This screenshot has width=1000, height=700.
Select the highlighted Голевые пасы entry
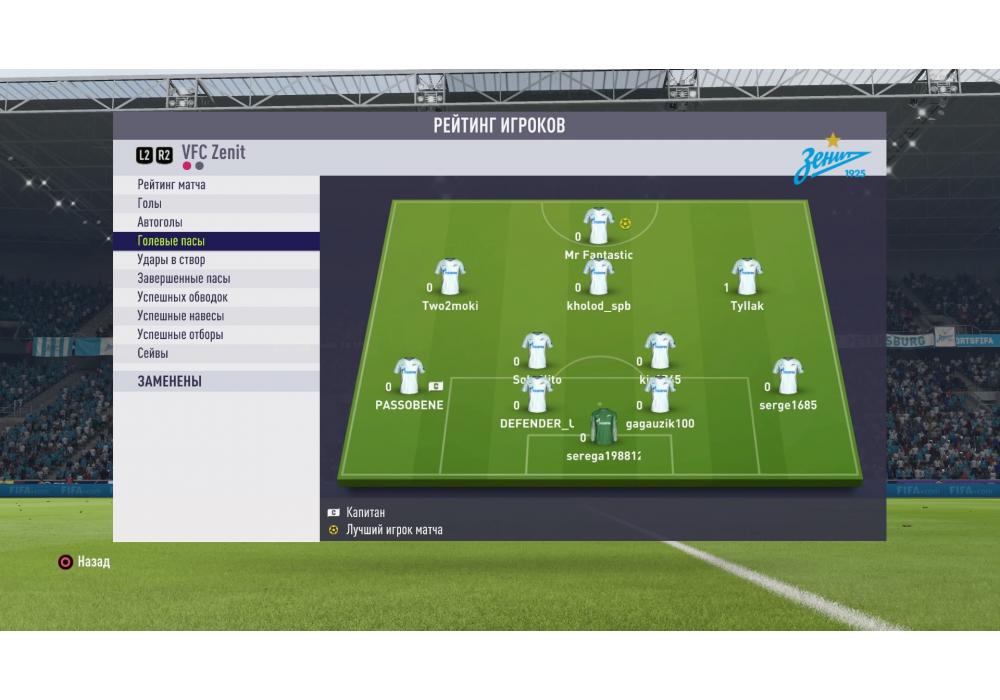click(x=171, y=241)
